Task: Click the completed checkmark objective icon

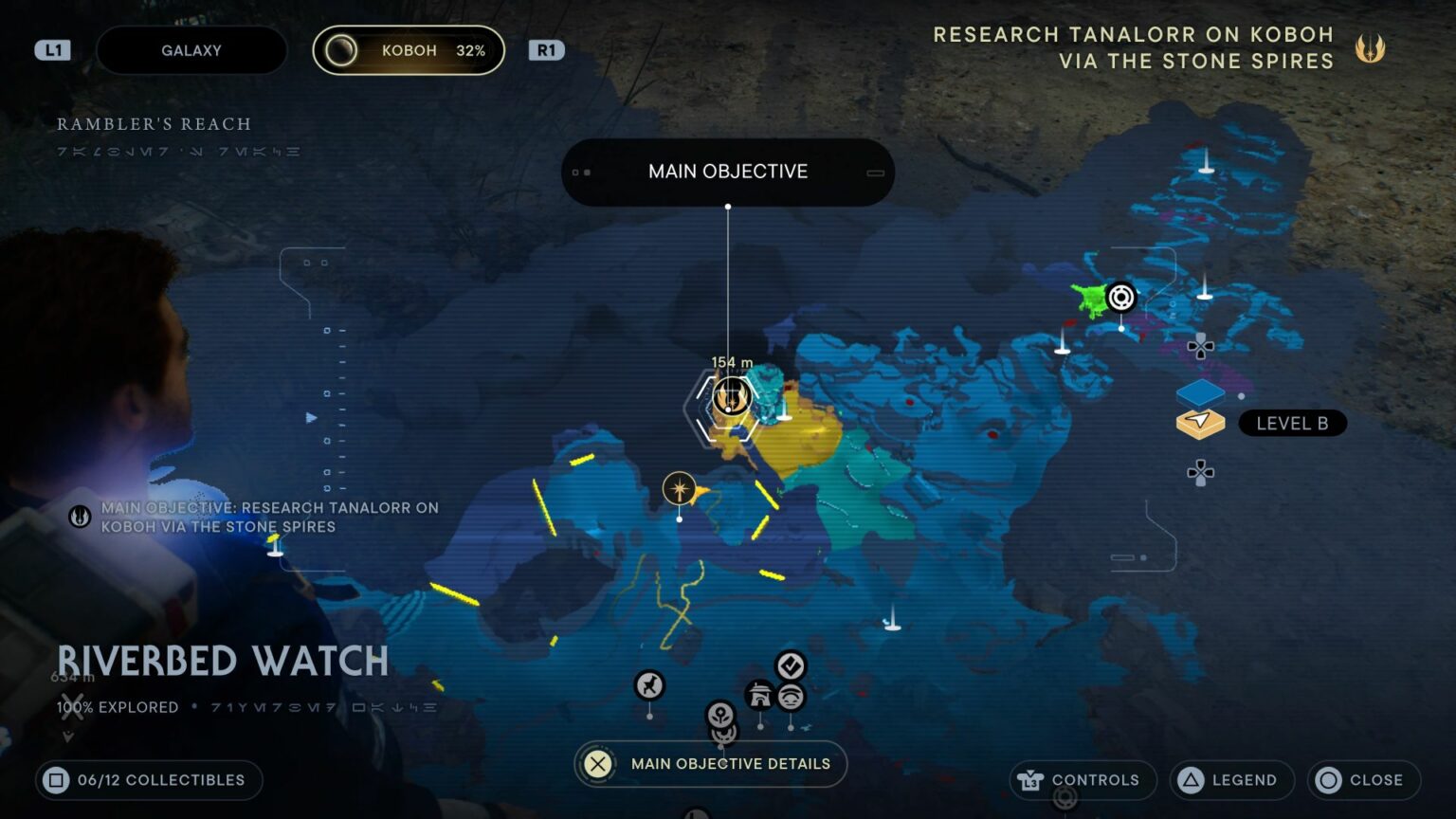Action: click(790, 665)
